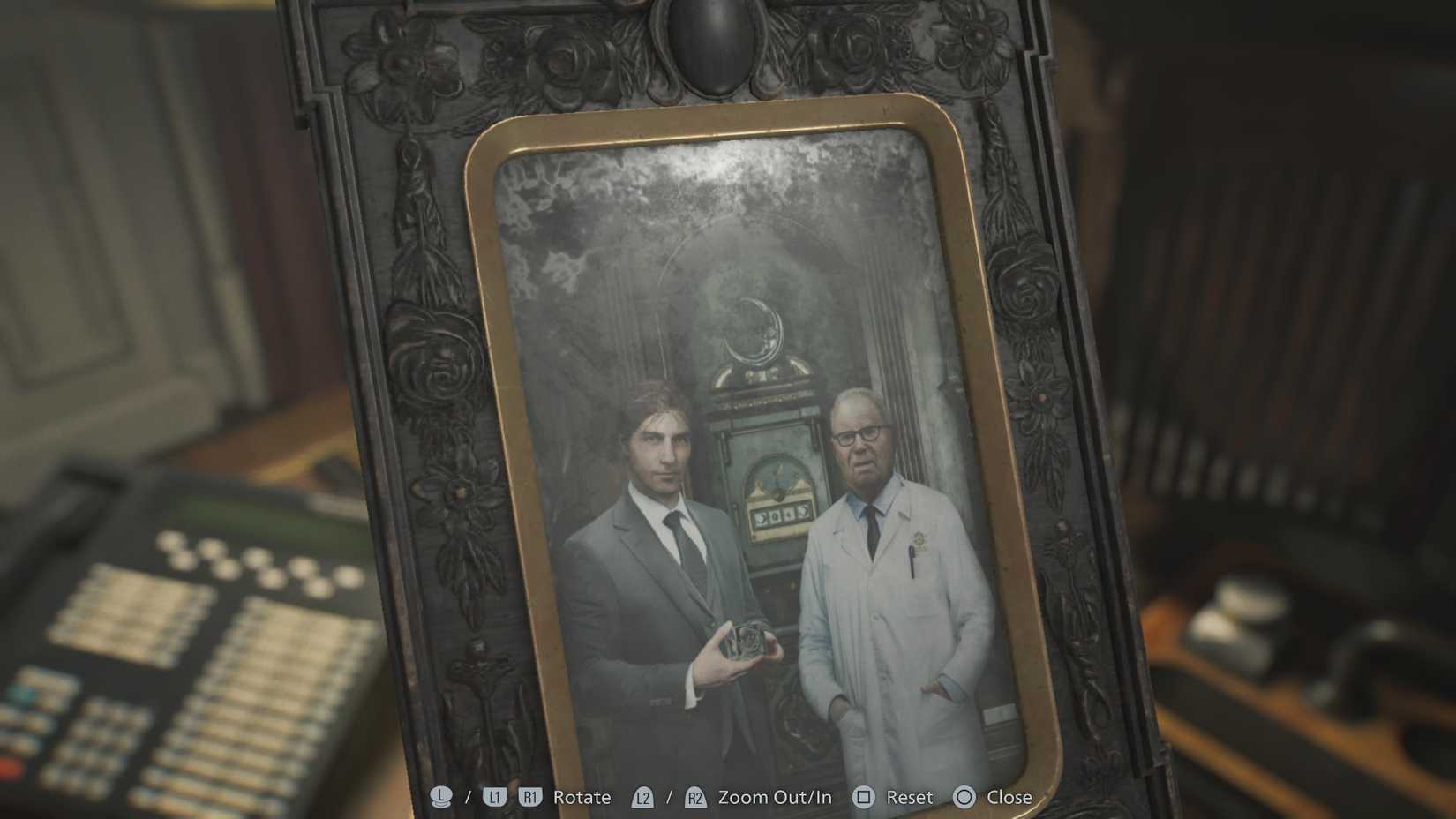The width and height of the screenshot is (1456, 819).
Task: Click the R2 trigger zoom-in icon
Action: click(x=695, y=797)
